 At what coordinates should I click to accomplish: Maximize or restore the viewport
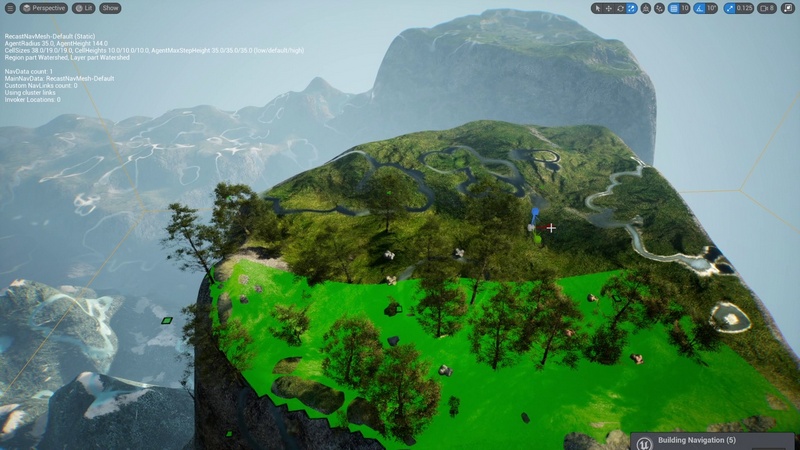click(789, 8)
